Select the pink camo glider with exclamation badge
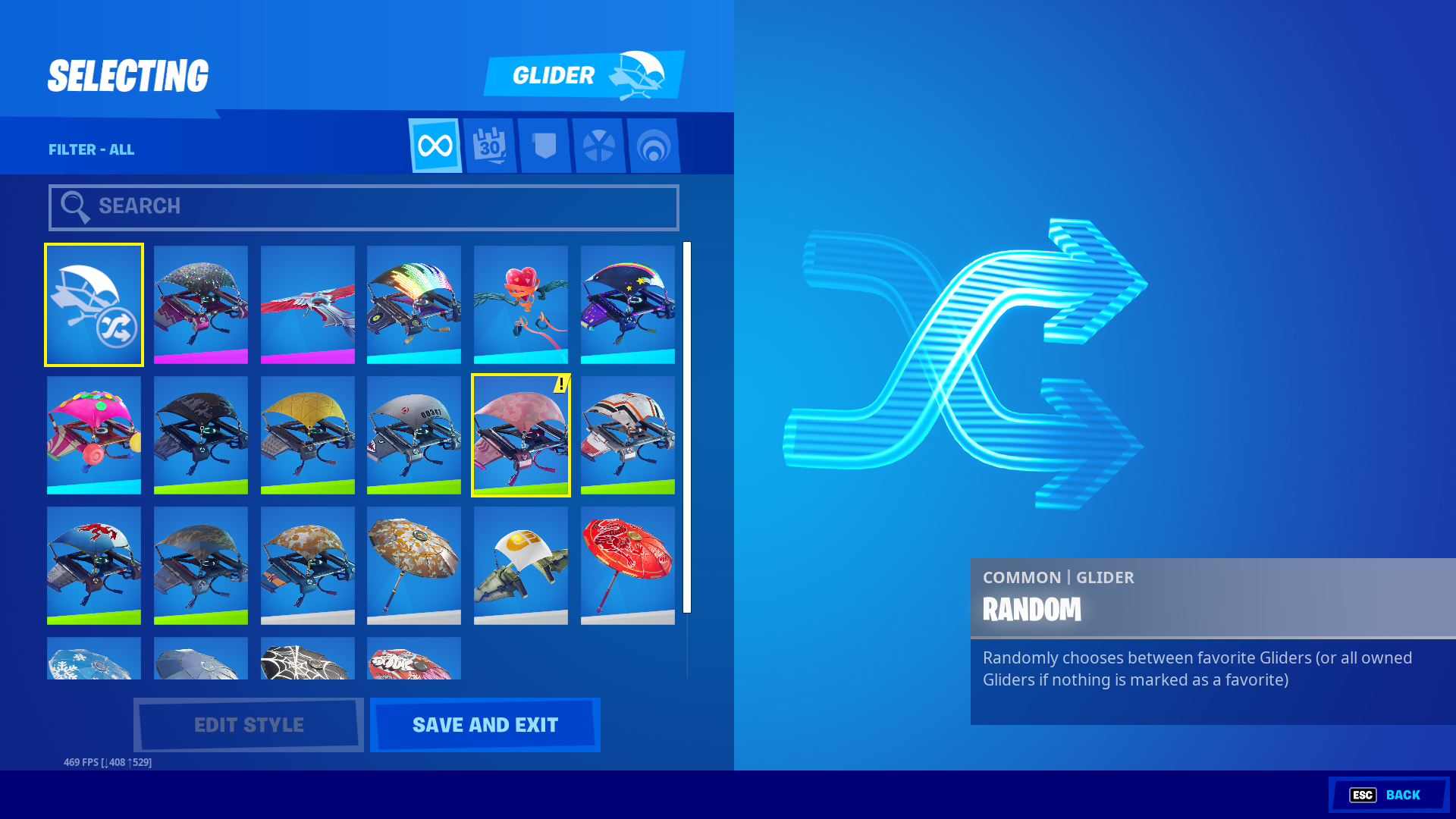 [x=521, y=435]
